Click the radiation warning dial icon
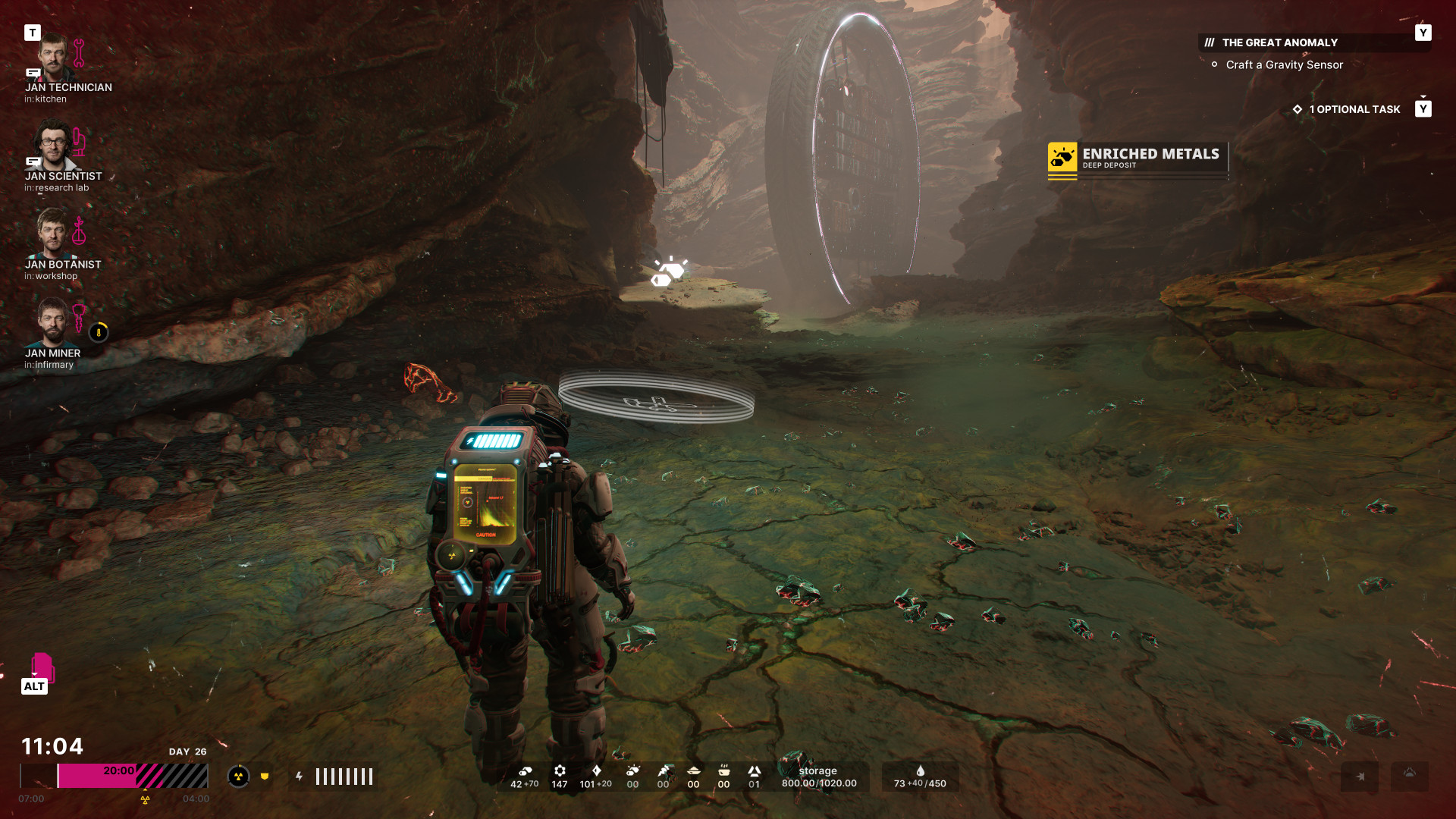 [238, 777]
